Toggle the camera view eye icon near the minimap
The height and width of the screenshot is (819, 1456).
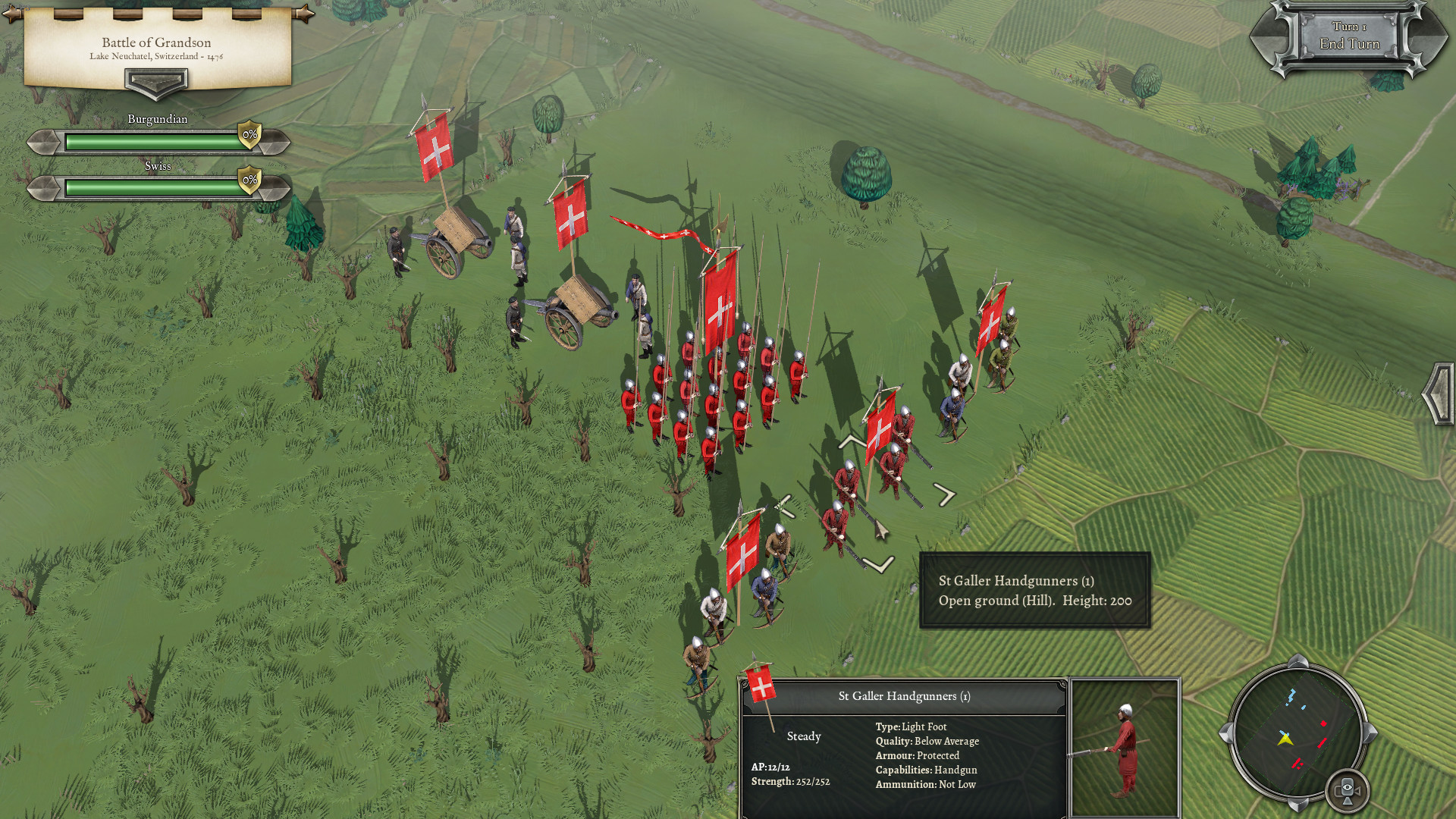click(1348, 791)
